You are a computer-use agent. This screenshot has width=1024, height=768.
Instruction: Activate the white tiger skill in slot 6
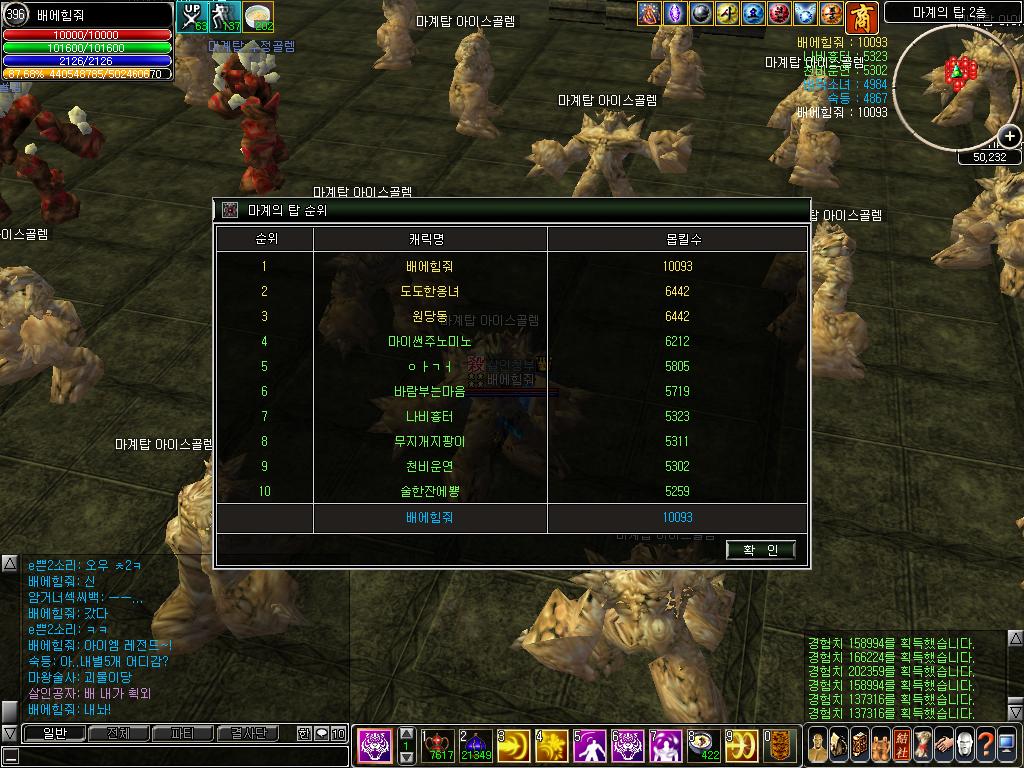627,745
